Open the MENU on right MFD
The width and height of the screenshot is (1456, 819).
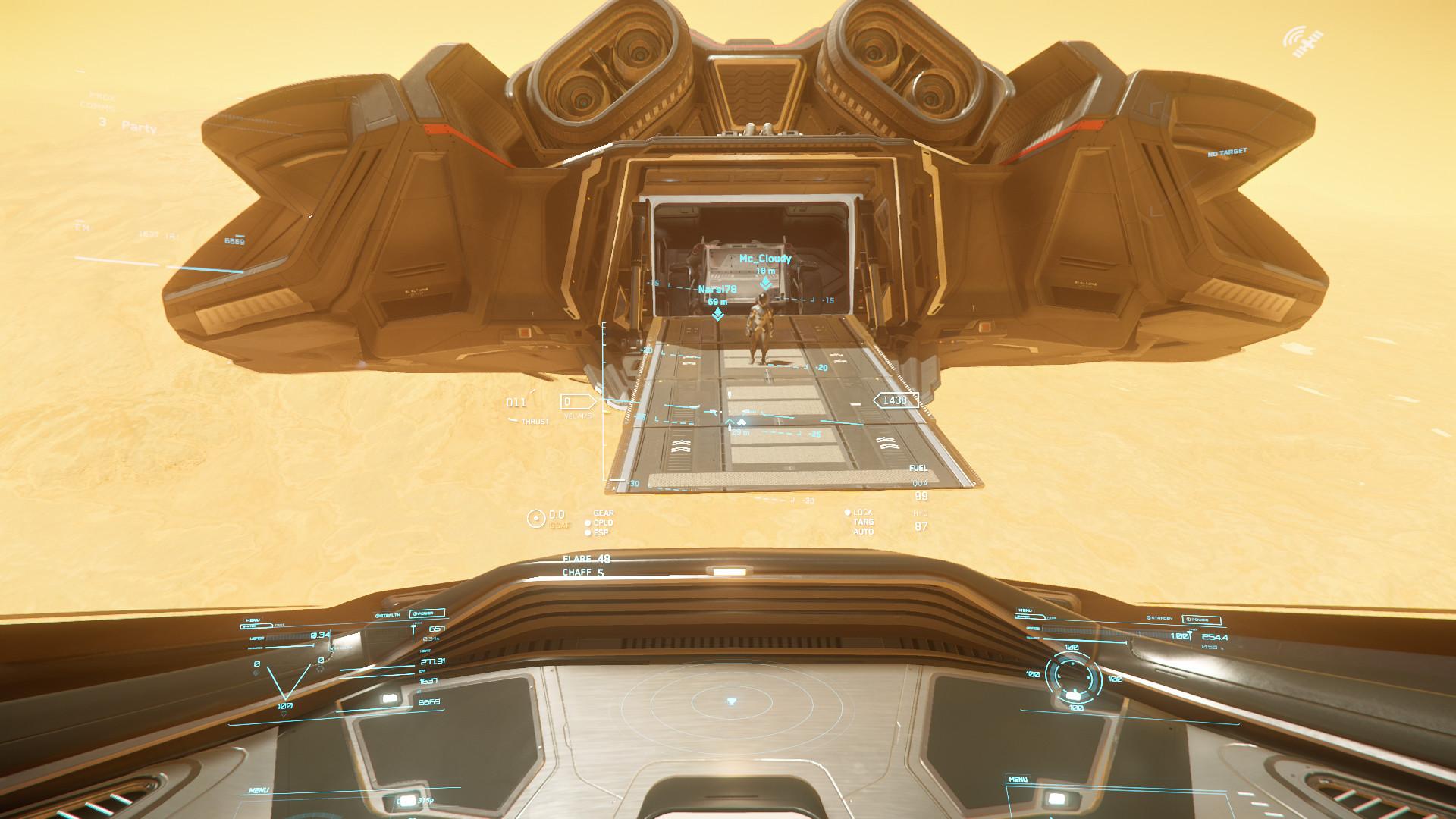click(x=1025, y=610)
